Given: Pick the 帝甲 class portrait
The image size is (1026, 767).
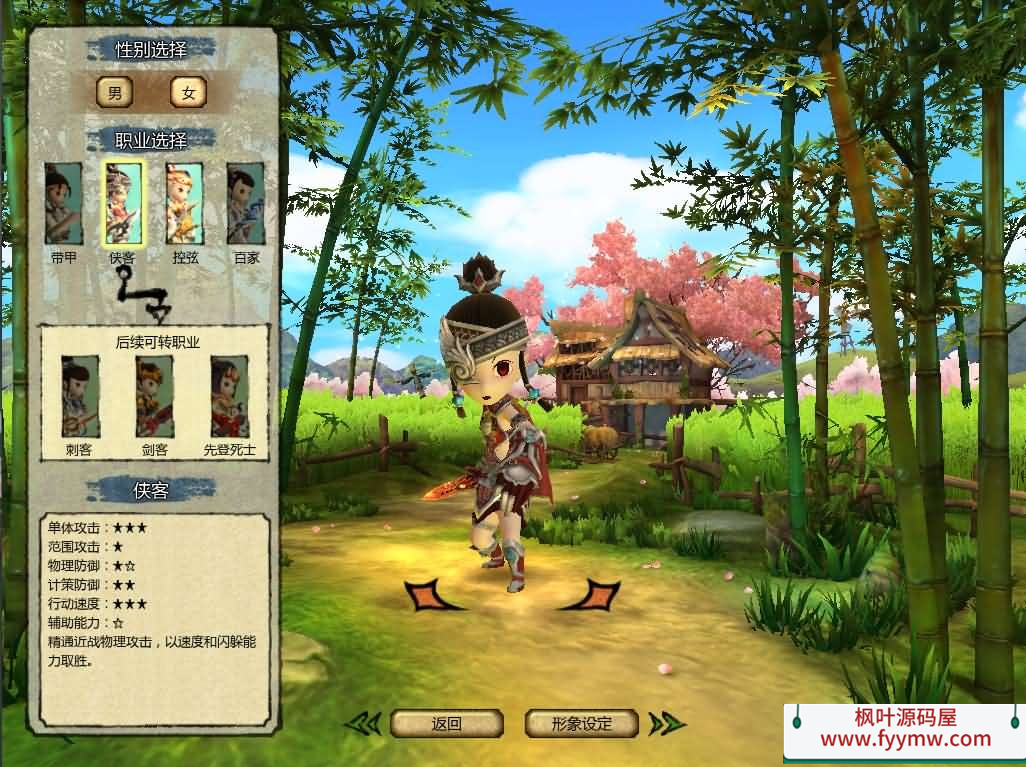Looking at the screenshot, I should [x=63, y=204].
